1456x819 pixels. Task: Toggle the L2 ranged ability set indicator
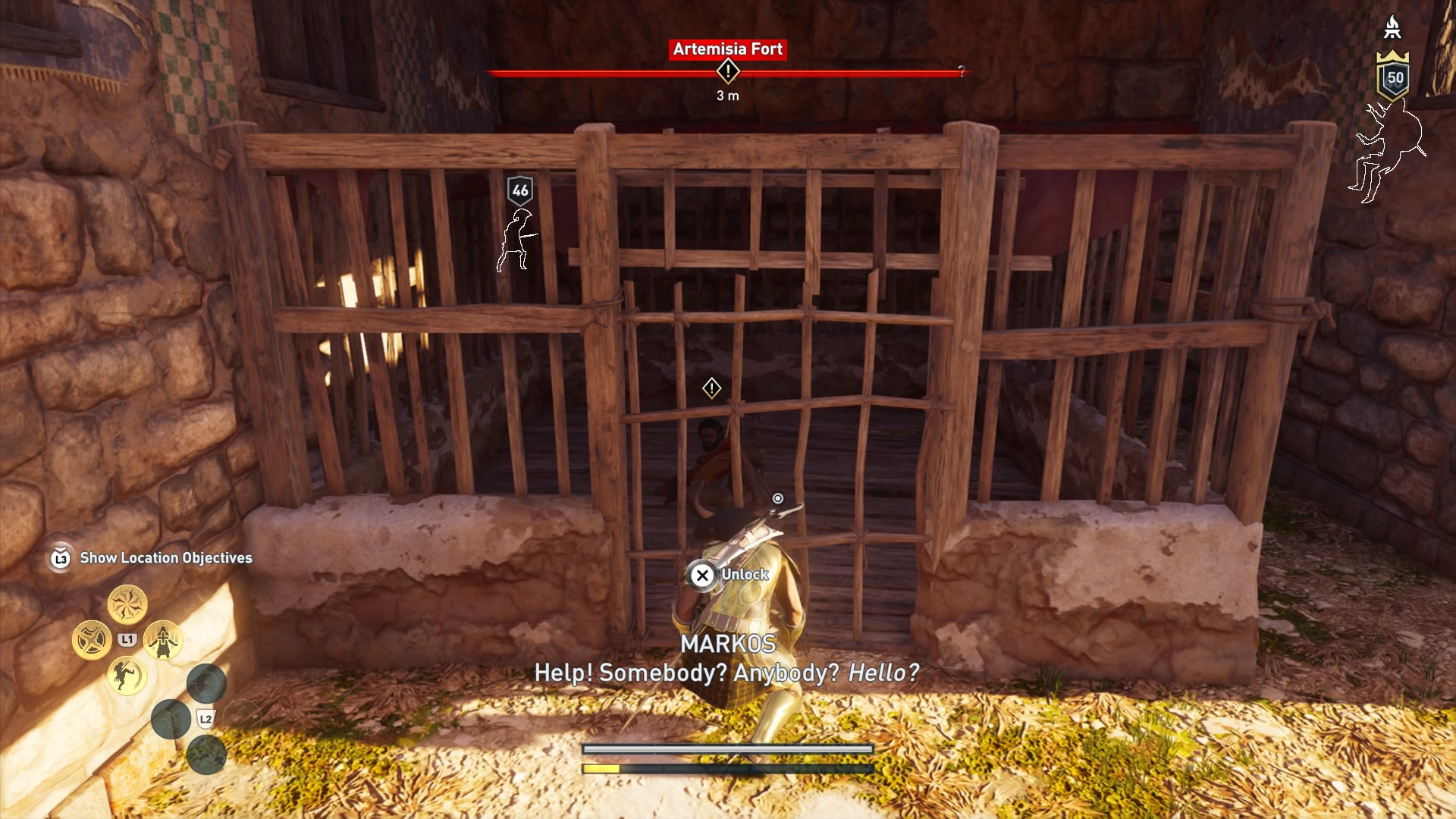206,718
